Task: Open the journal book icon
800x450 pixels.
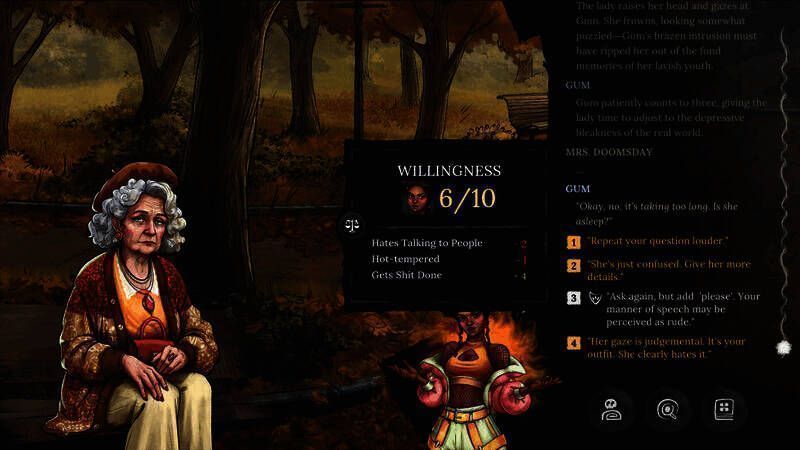Action: coord(725,408)
